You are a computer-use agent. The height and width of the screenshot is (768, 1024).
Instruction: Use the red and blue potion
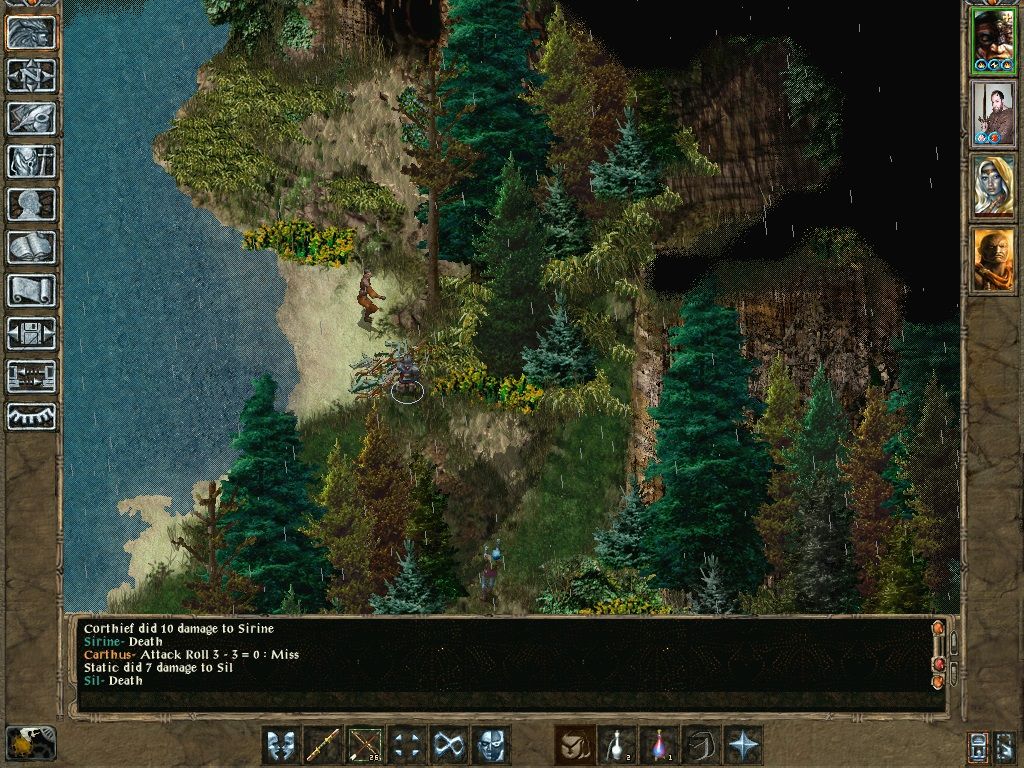659,745
